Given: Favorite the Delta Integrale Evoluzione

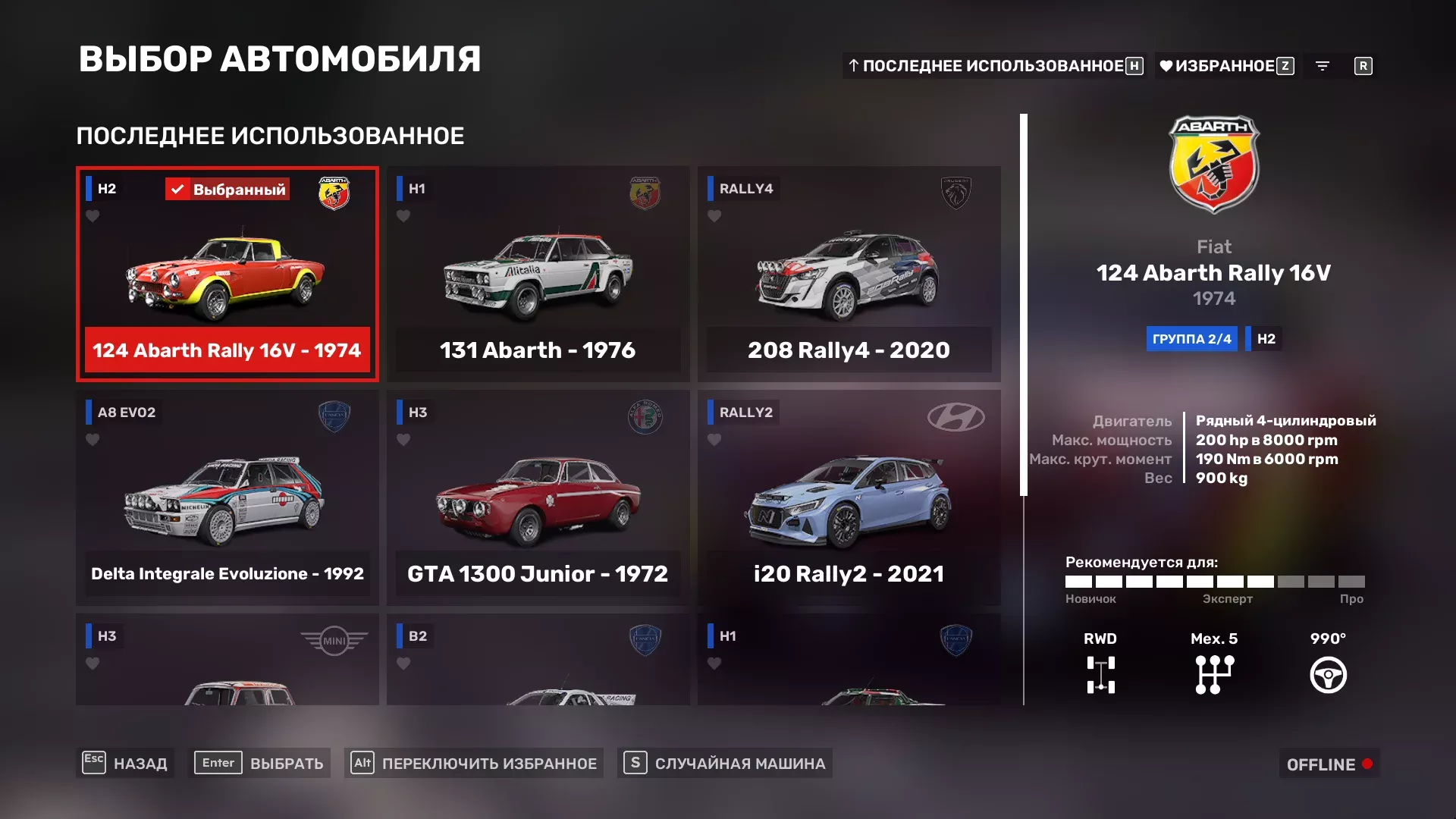Looking at the screenshot, I should coord(93,440).
